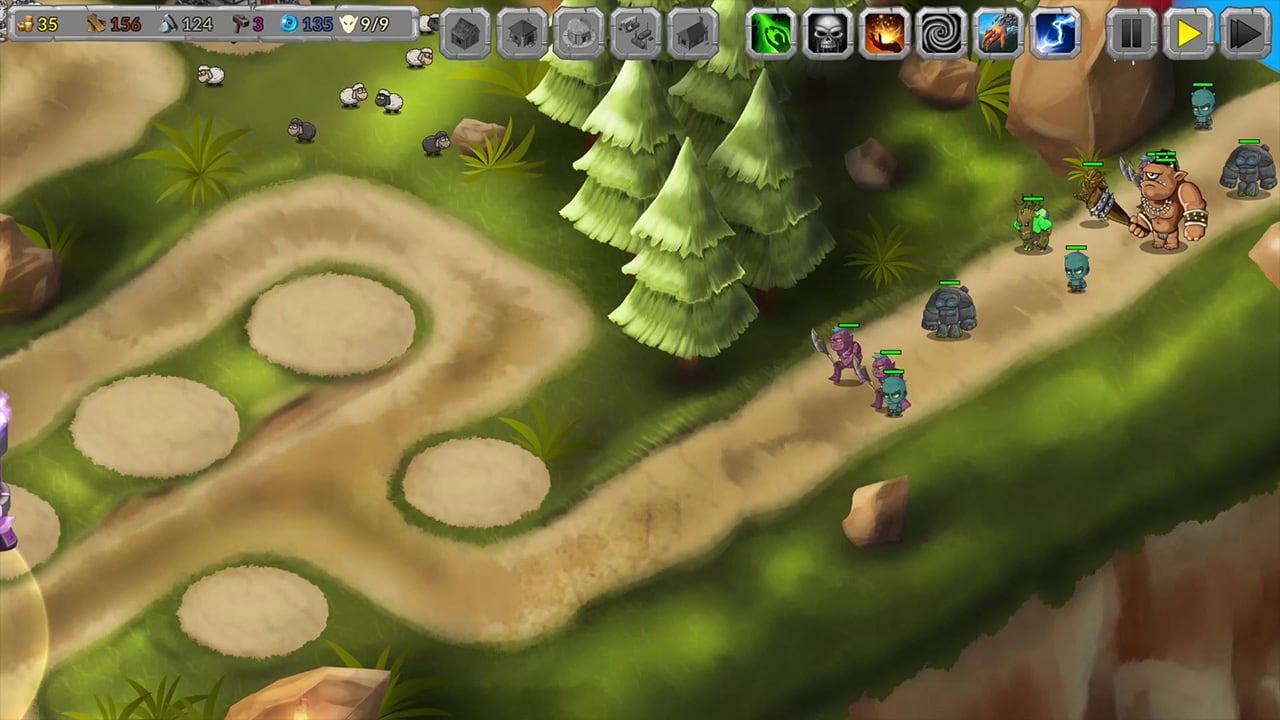Select the barn building icon

point(691,33)
